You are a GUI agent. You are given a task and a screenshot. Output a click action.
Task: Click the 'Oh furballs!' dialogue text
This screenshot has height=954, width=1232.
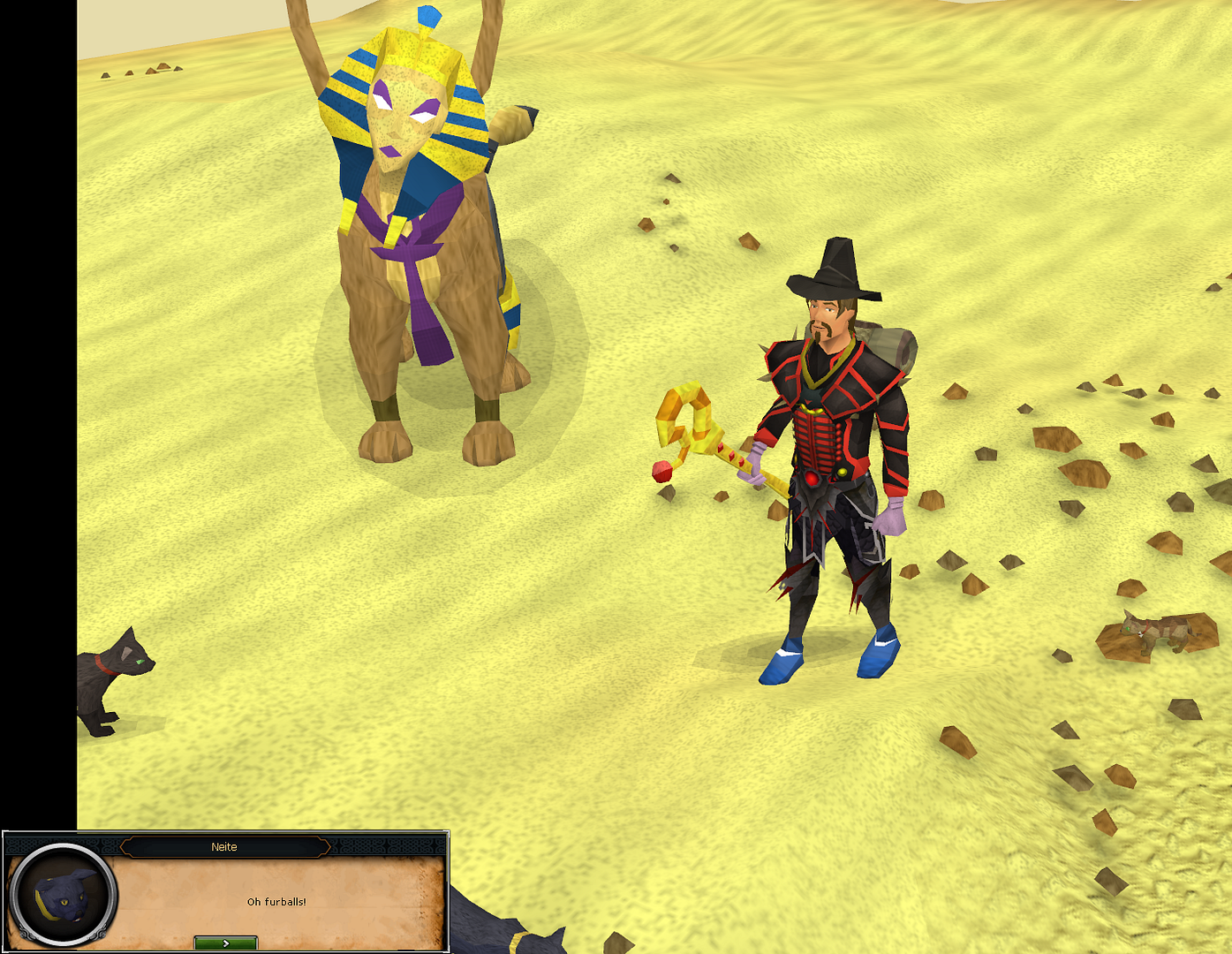pyautogui.click(x=277, y=902)
